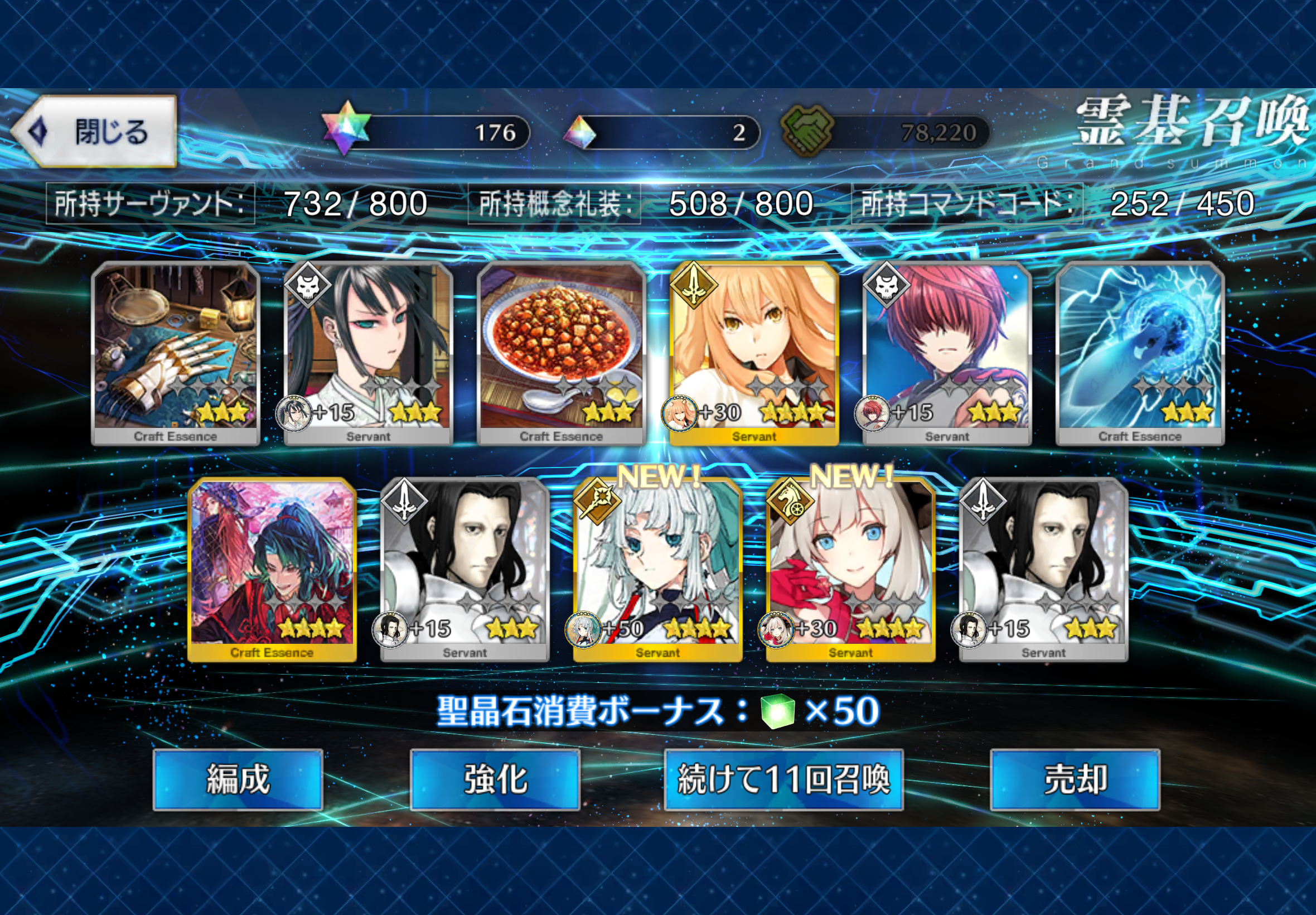Viewport: 1316px width, 915px height.
Task: Pick the NEW Rider servant with red gloves
Action: pyautogui.click(x=851, y=569)
